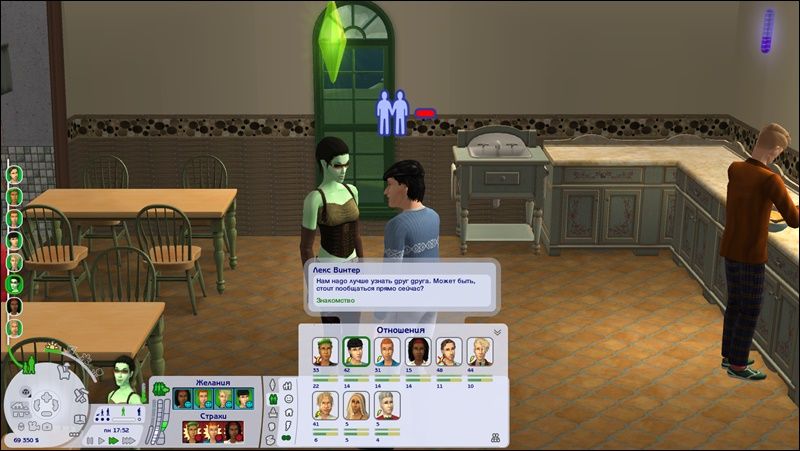Screen dimensions: 800x451
Task: Select the highlighted black-haired sim relationship portrait
Action: (355, 351)
